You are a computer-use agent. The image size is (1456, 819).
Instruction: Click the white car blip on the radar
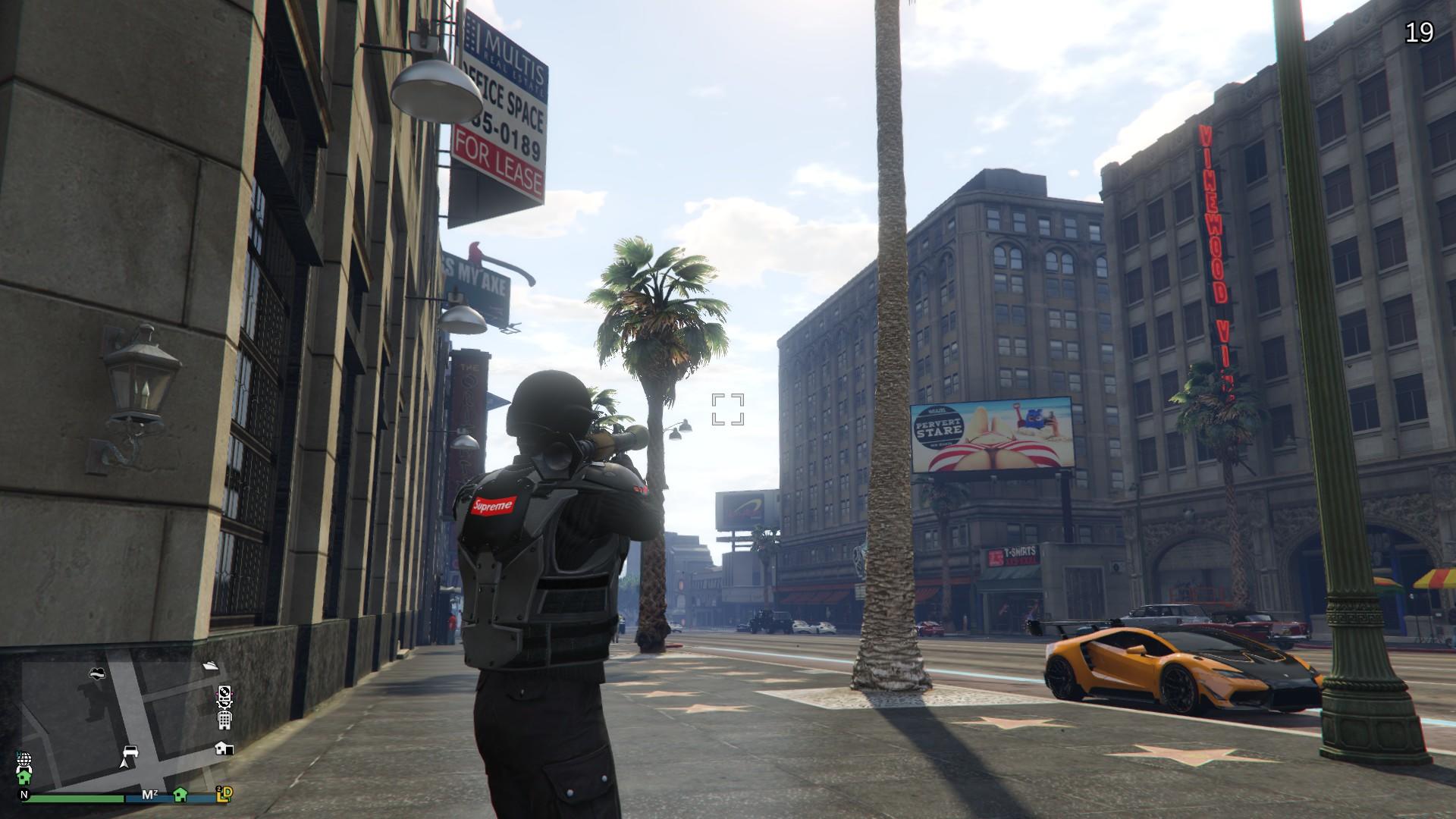point(130,752)
